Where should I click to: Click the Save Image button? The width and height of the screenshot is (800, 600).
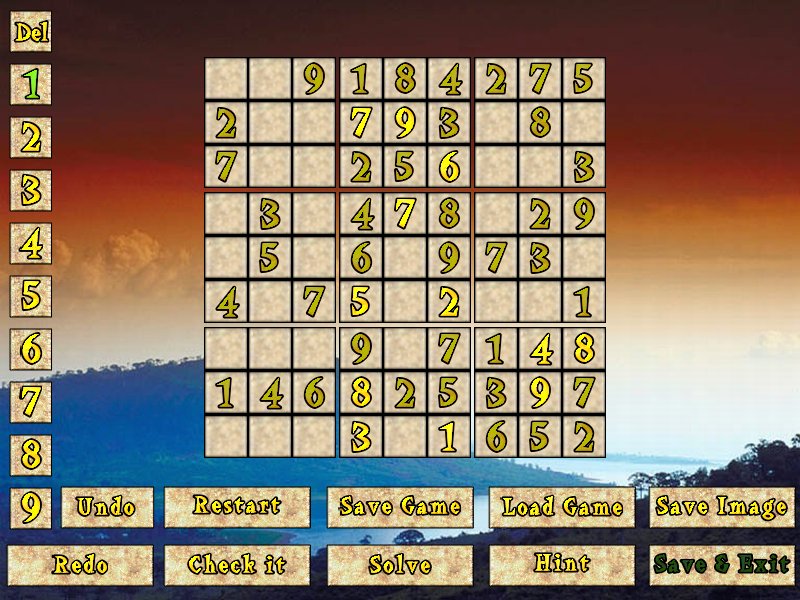pyautogui.click(x=721, y=508)
